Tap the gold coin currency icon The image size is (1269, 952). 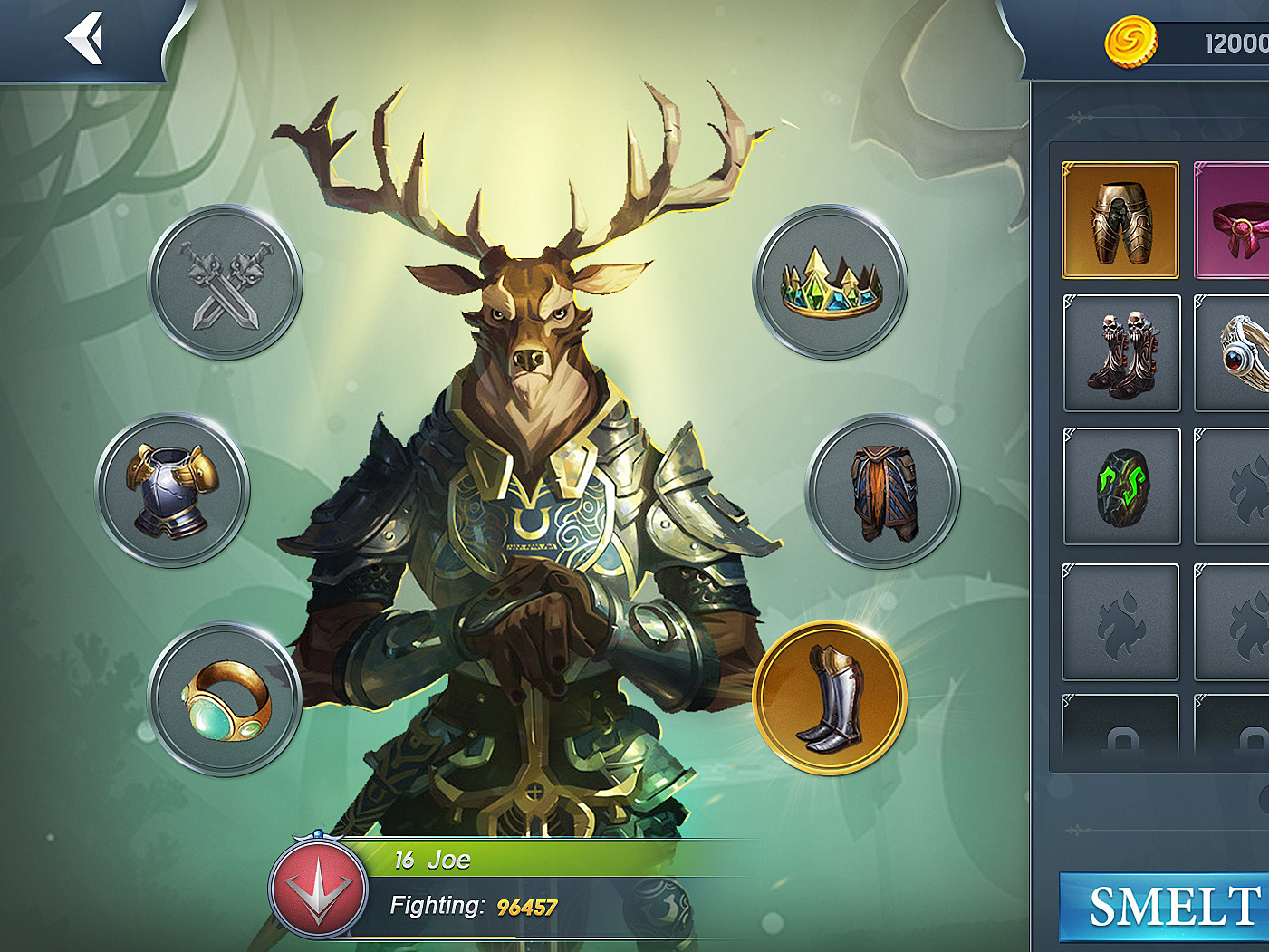1130,41
